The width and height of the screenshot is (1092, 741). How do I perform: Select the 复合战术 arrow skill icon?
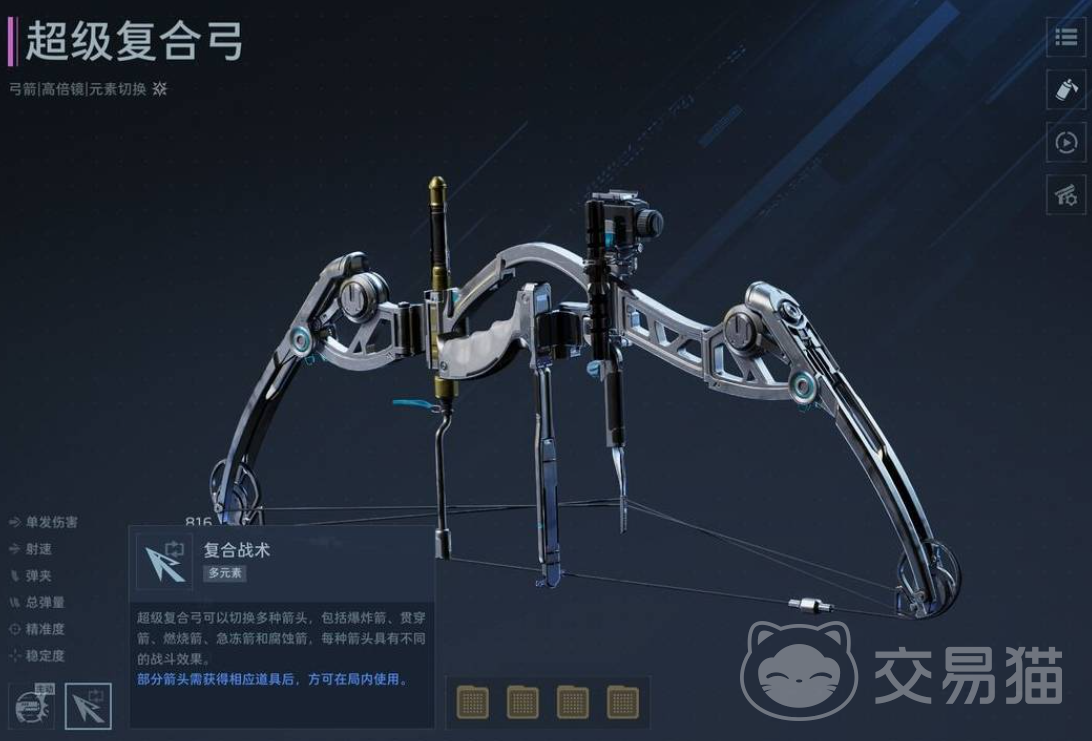(88, 706)
